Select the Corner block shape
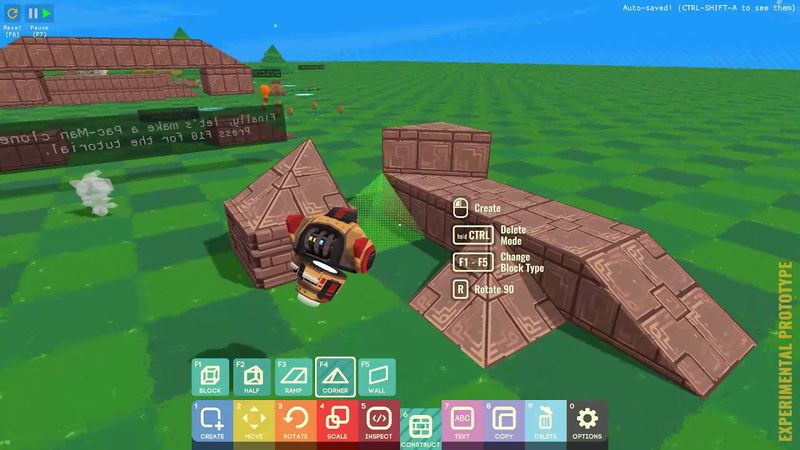Image resolution: width=800 pixels, height=450 pixels. 336,378
